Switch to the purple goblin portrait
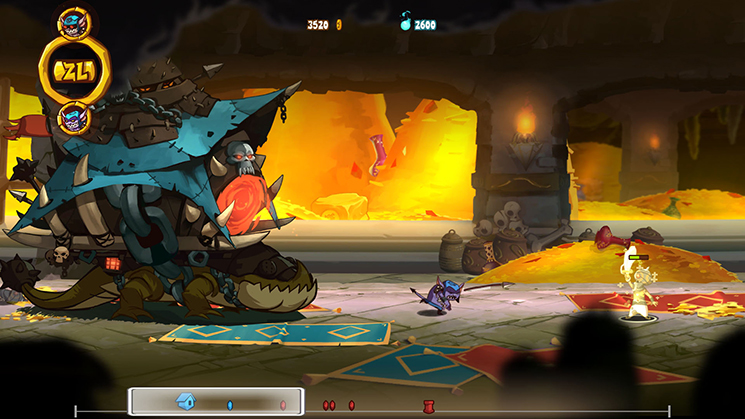This screenshot has width=745, height=419. (72, 118)
